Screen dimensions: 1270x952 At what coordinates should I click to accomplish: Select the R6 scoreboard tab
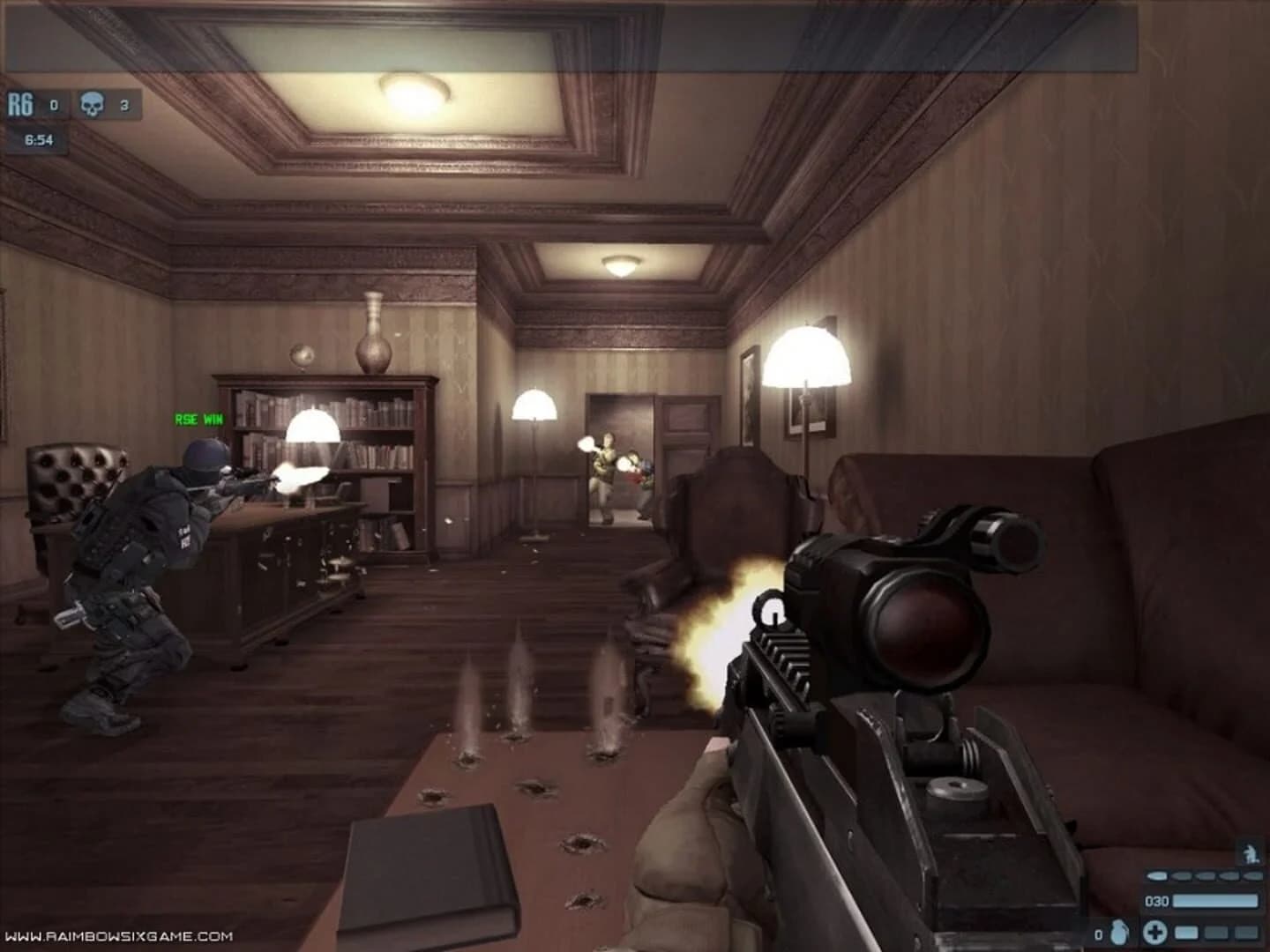click(21, 103)
